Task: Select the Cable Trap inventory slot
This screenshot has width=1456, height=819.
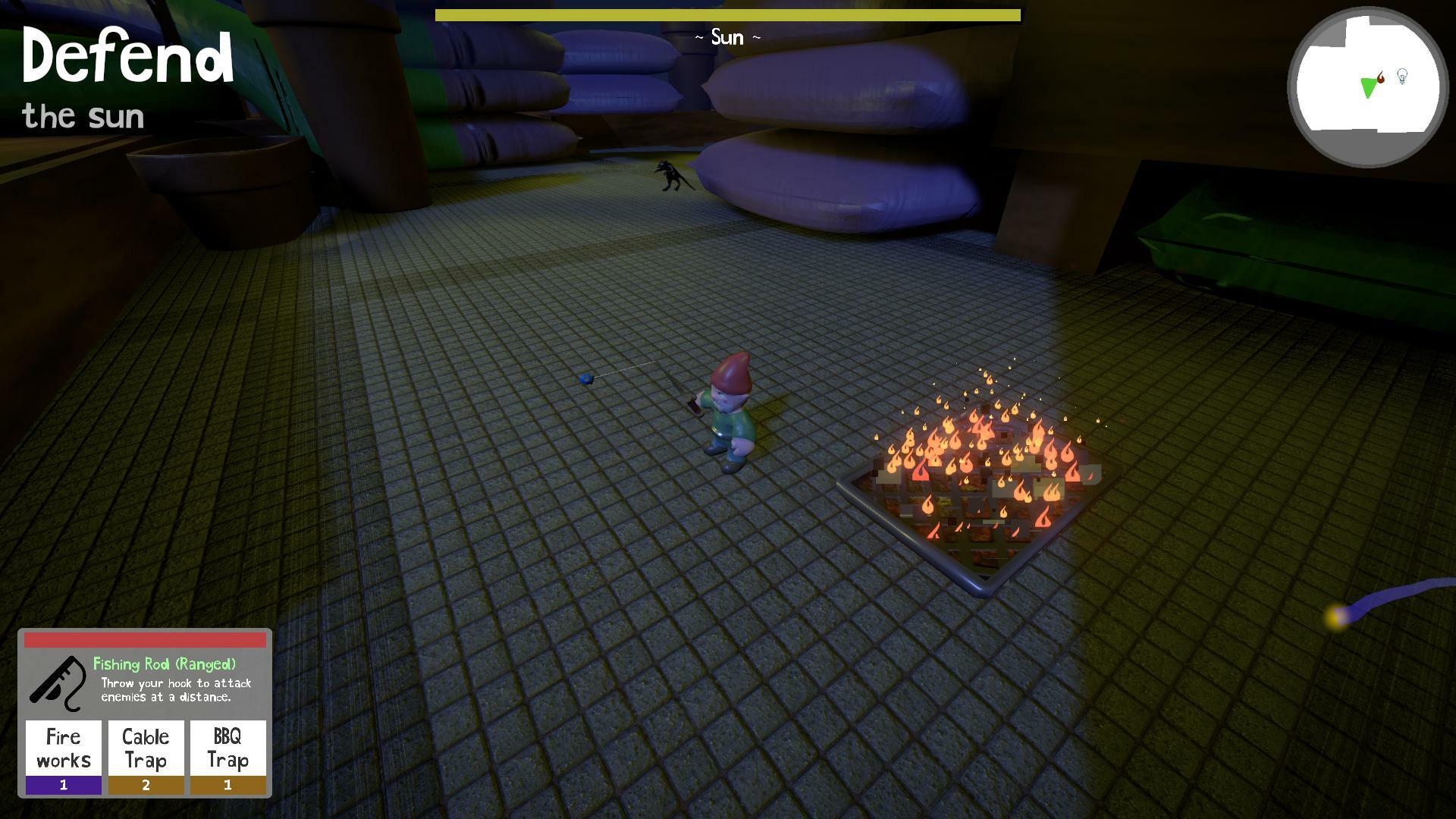Action: tap(146, 747)
